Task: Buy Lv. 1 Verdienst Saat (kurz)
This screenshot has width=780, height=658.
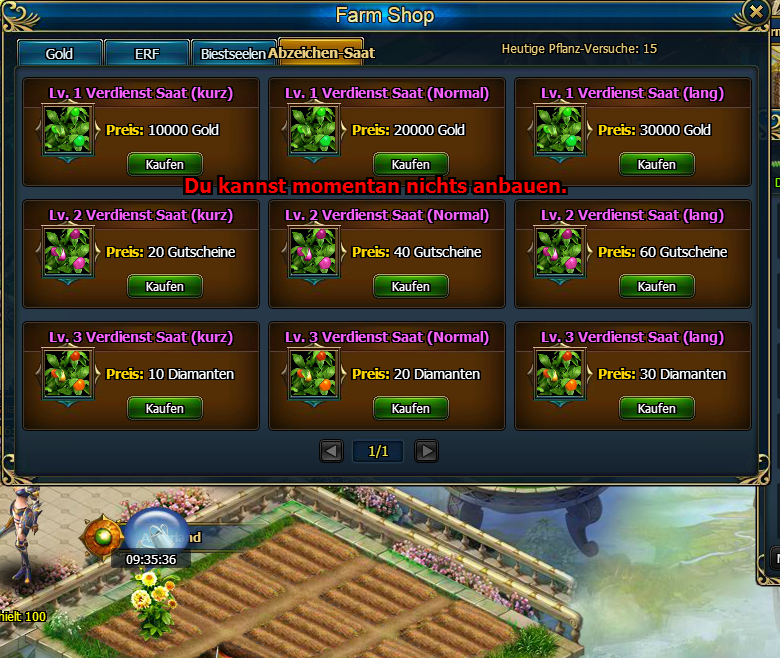Action: pos(165,164)
